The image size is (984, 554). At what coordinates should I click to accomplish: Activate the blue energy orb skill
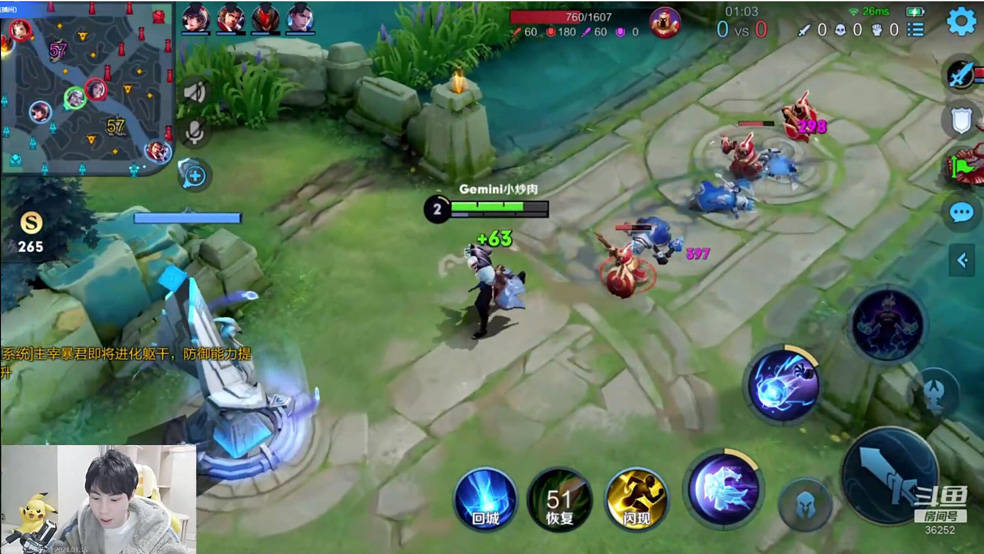pos(782,384)
